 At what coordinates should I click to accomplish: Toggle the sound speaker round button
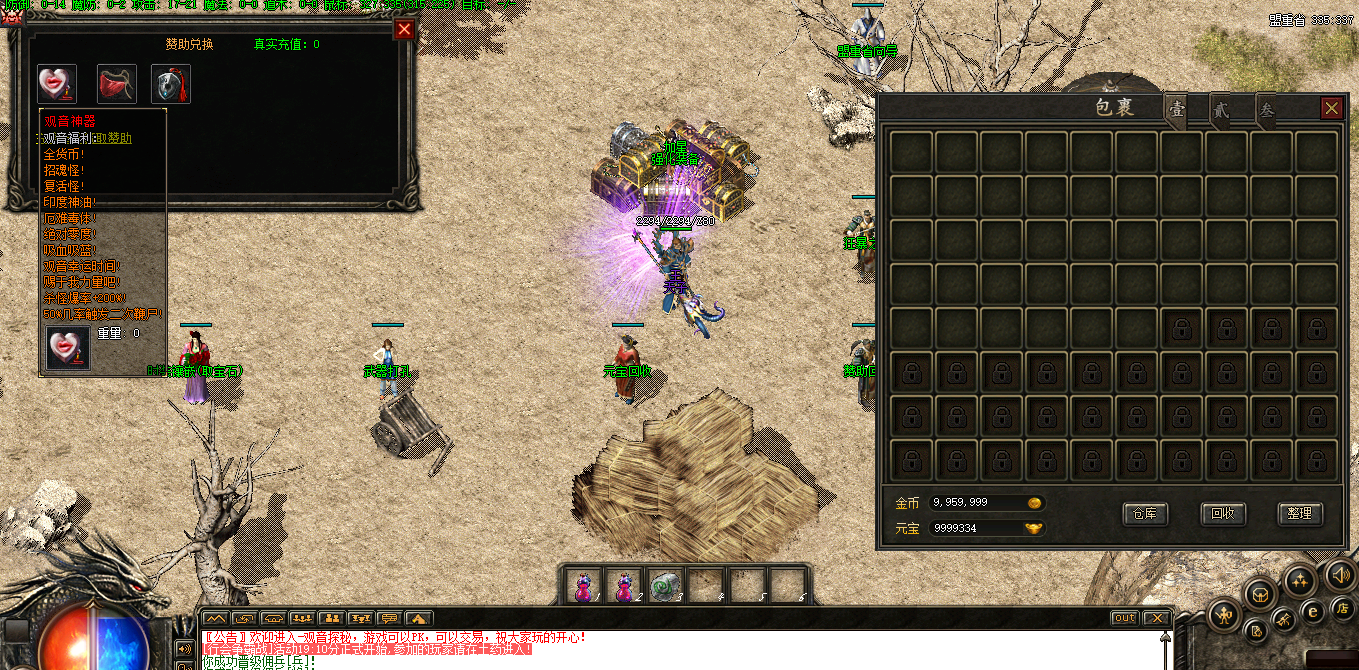(x=1340, y=576)
